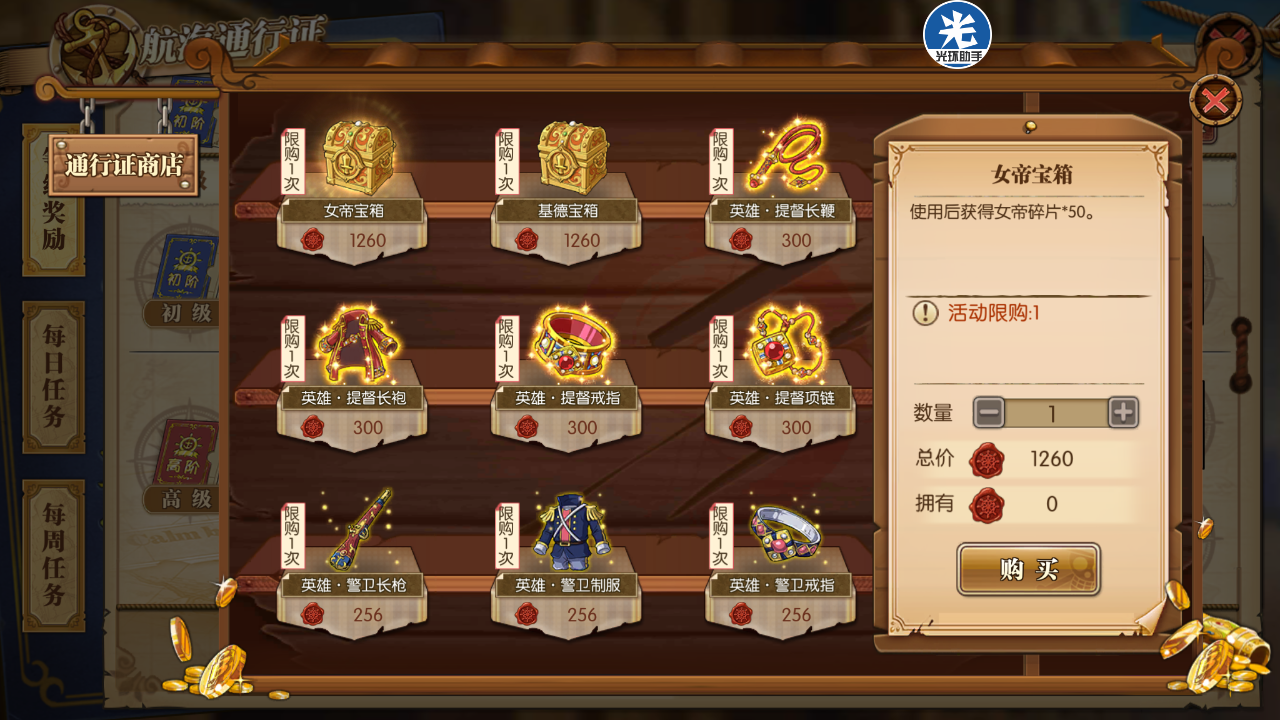1280x720 pixels.
Task: Close the shop with the red X
Action: [1215, 101]
